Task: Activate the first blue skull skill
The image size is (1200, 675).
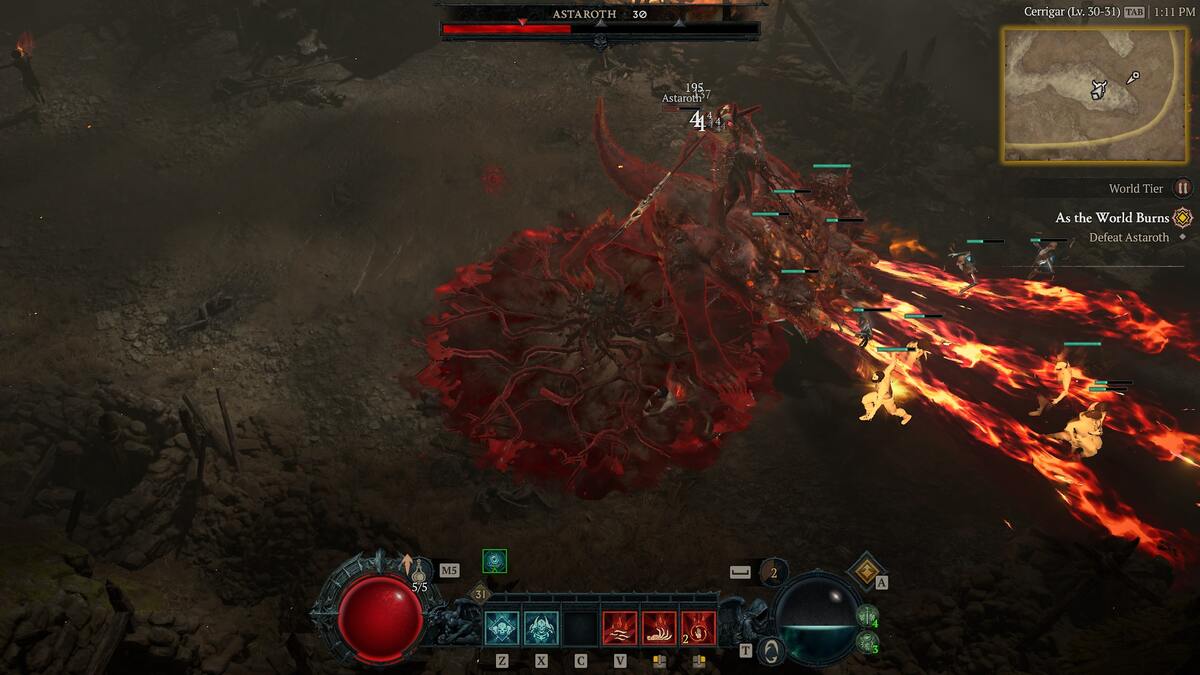Action: pyautogui.click(x=502, y=628)
